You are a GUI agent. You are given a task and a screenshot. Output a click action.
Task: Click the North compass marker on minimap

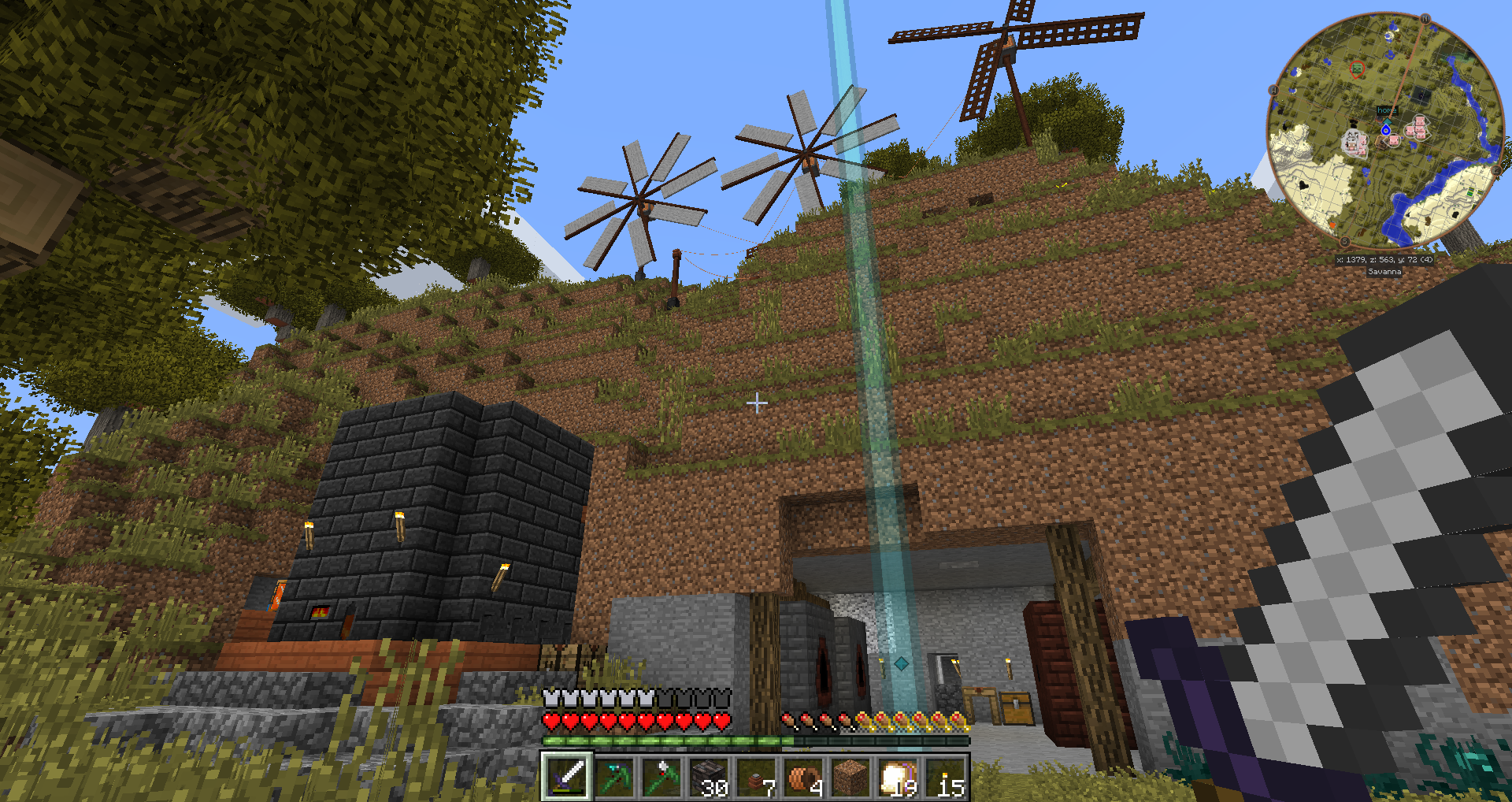pos(1425,18)
